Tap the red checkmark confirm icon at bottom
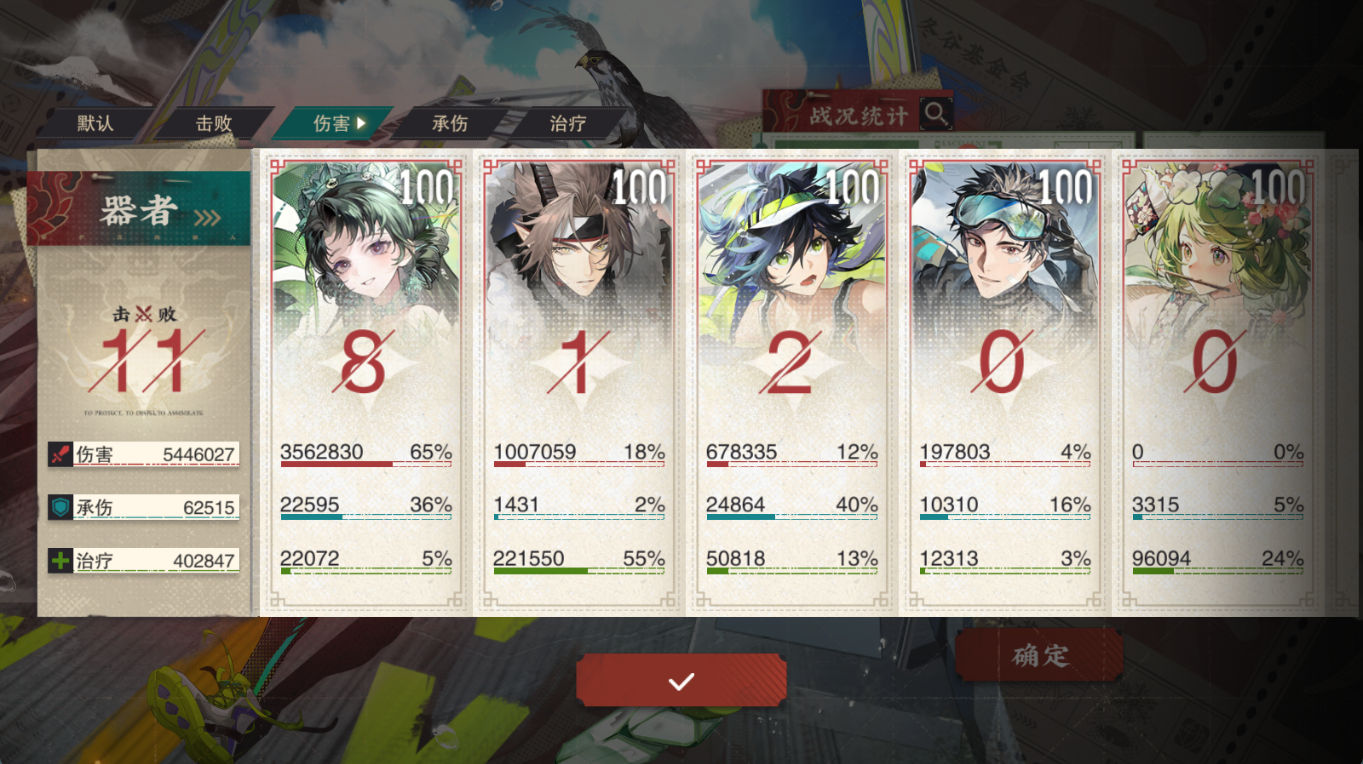Viewport: 1363px width, 764px height. point(681,679)
